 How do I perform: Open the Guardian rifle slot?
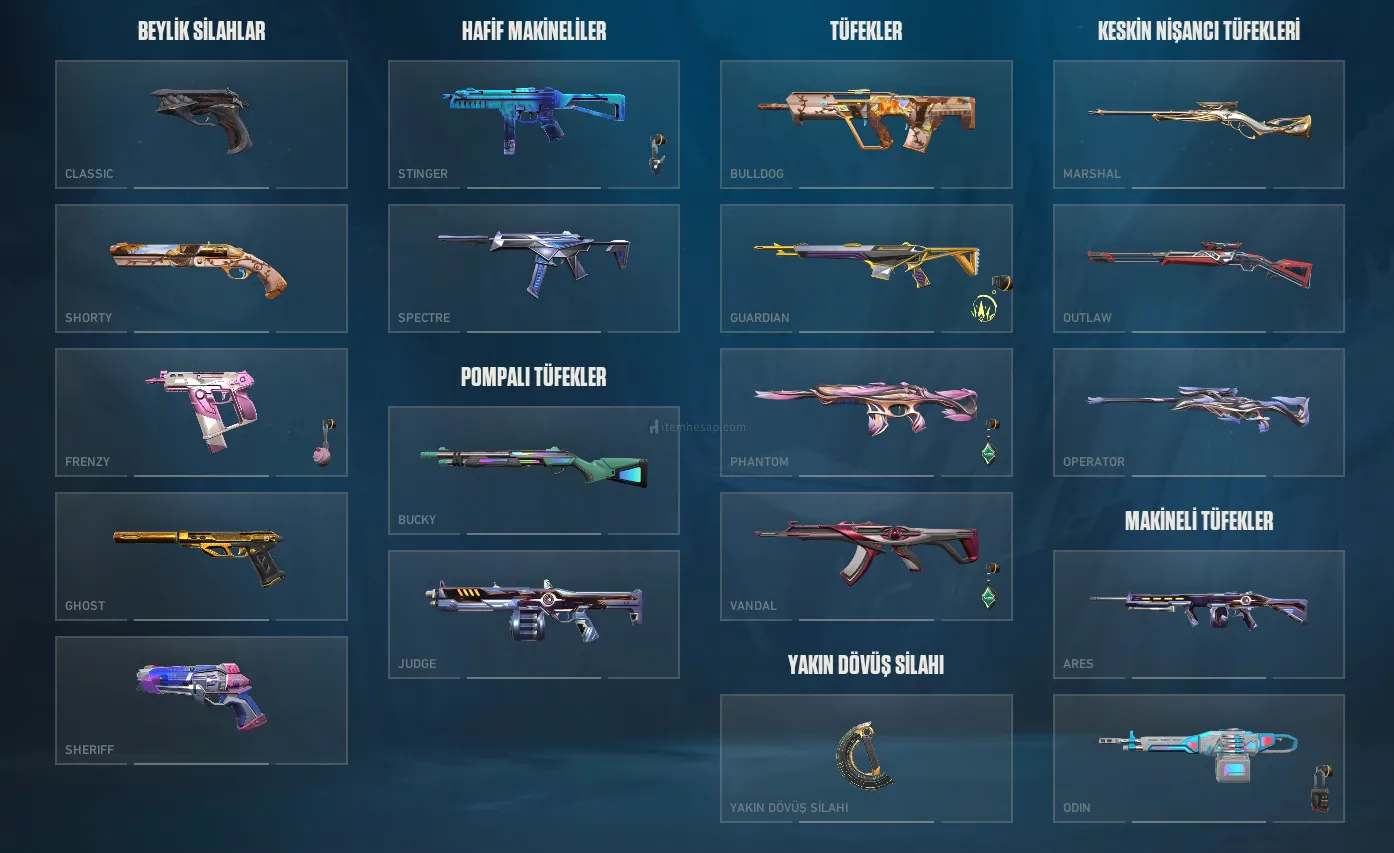[866, 268]
